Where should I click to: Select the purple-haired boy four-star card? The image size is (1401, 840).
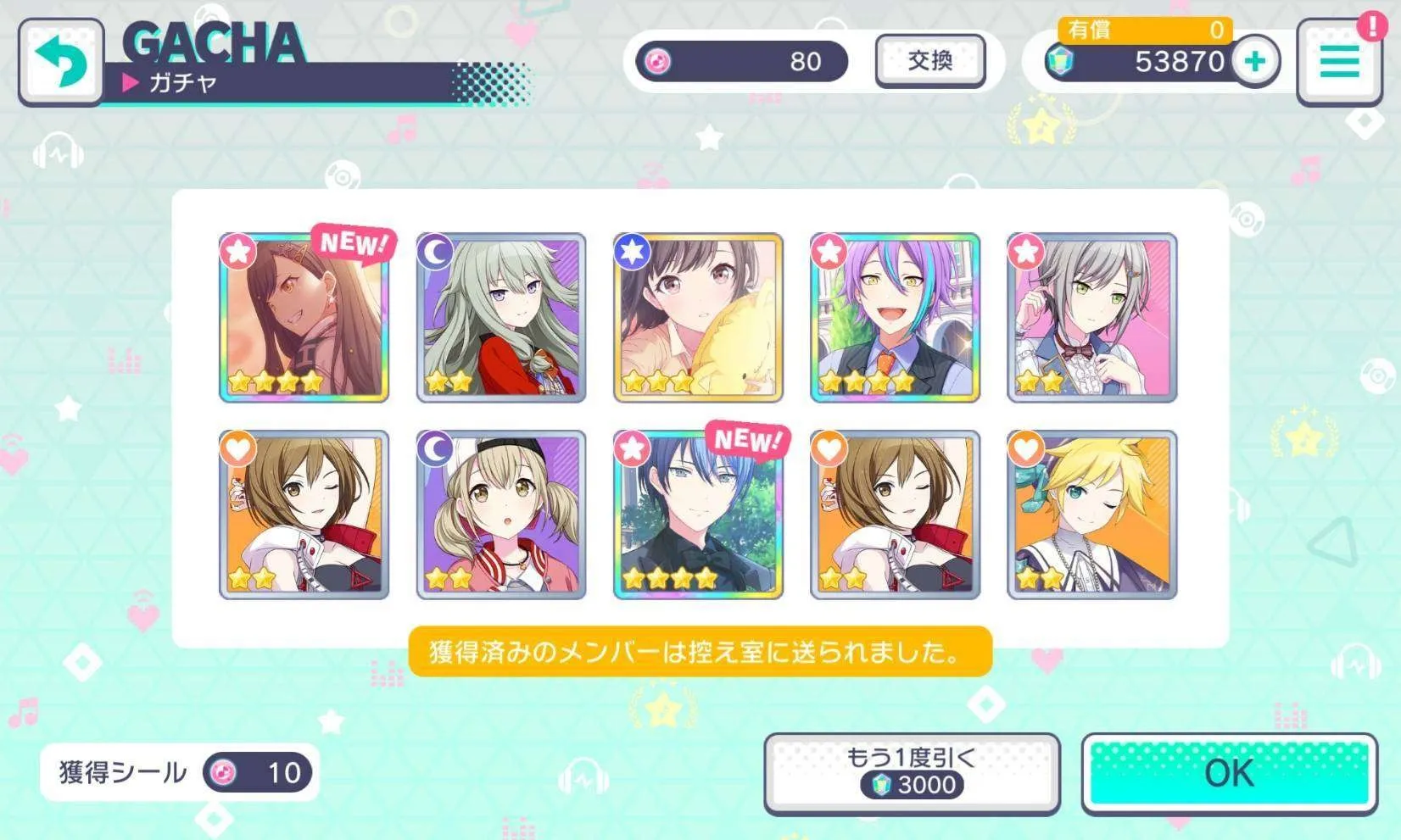click(895, 318)
